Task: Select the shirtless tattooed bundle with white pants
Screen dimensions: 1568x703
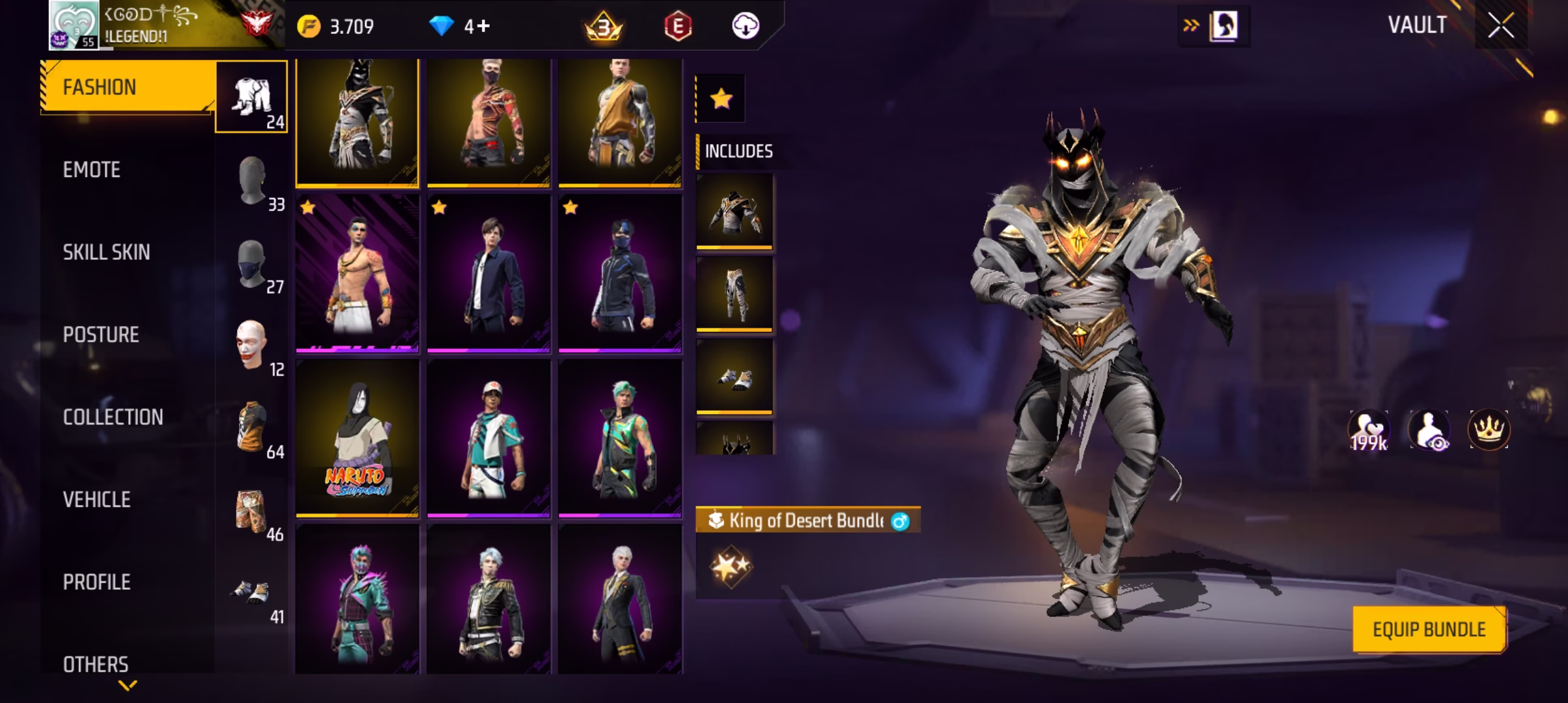Action: pos(357,273)
